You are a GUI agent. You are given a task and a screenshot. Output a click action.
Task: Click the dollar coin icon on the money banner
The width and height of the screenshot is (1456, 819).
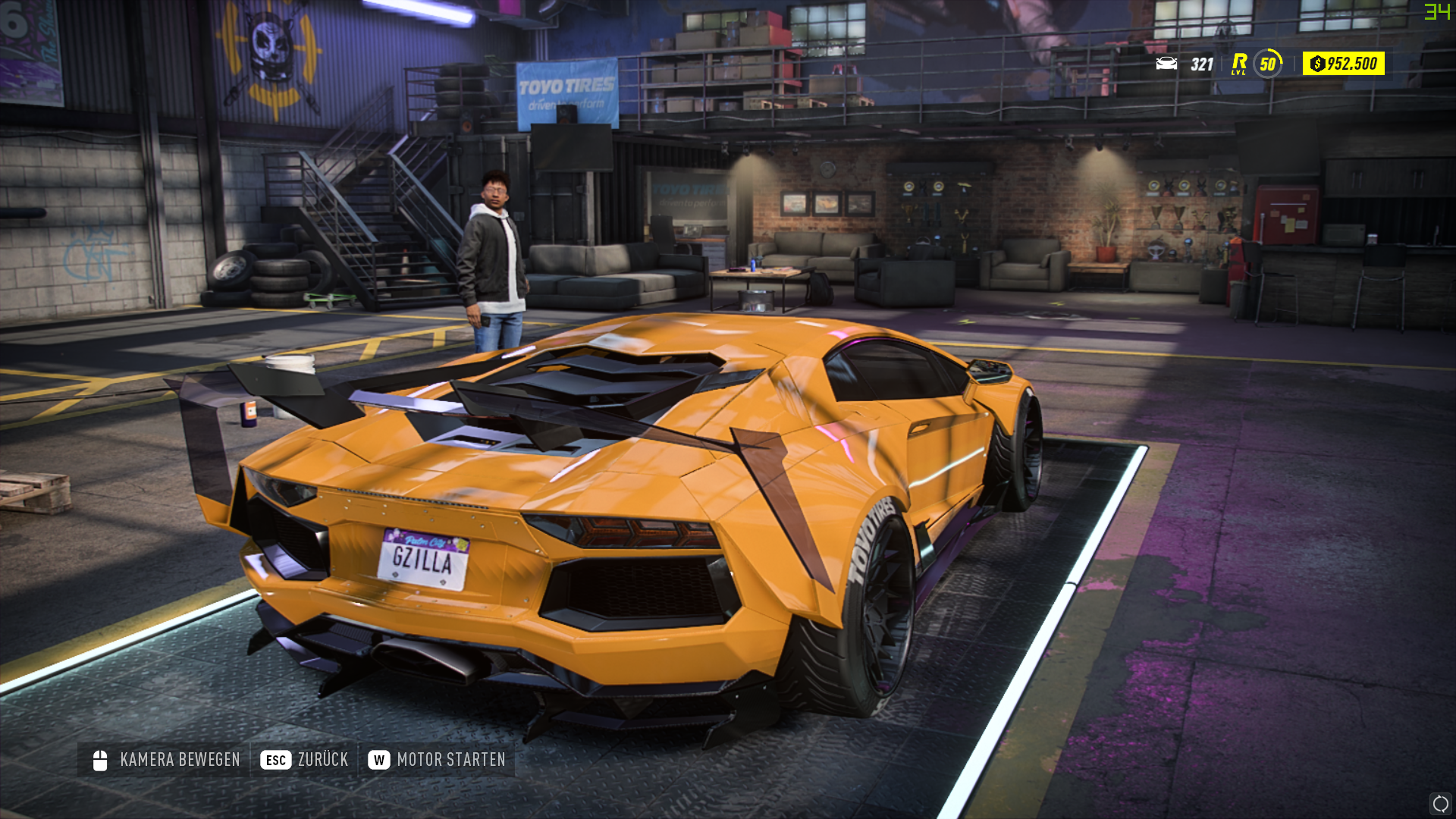(1319, 64)
